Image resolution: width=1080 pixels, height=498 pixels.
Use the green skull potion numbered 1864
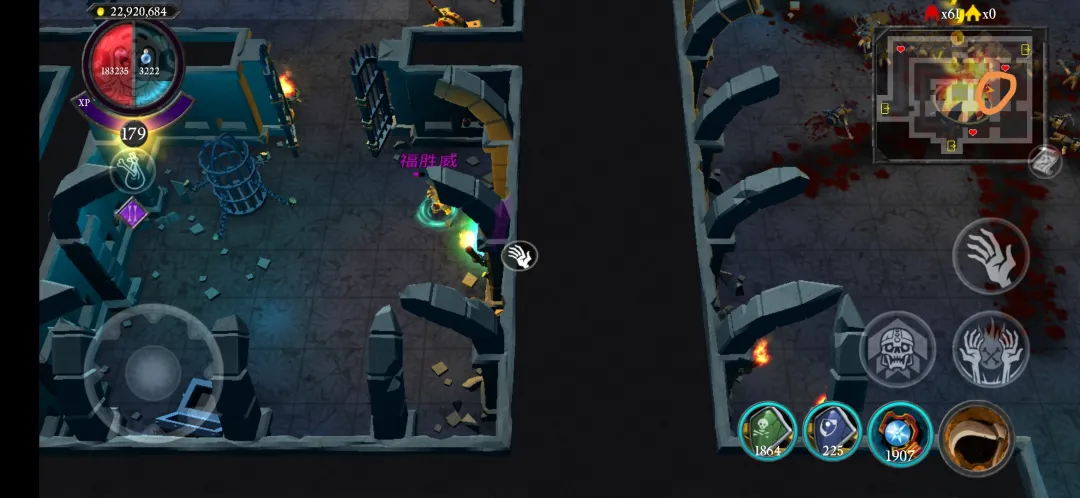point(768,431)
